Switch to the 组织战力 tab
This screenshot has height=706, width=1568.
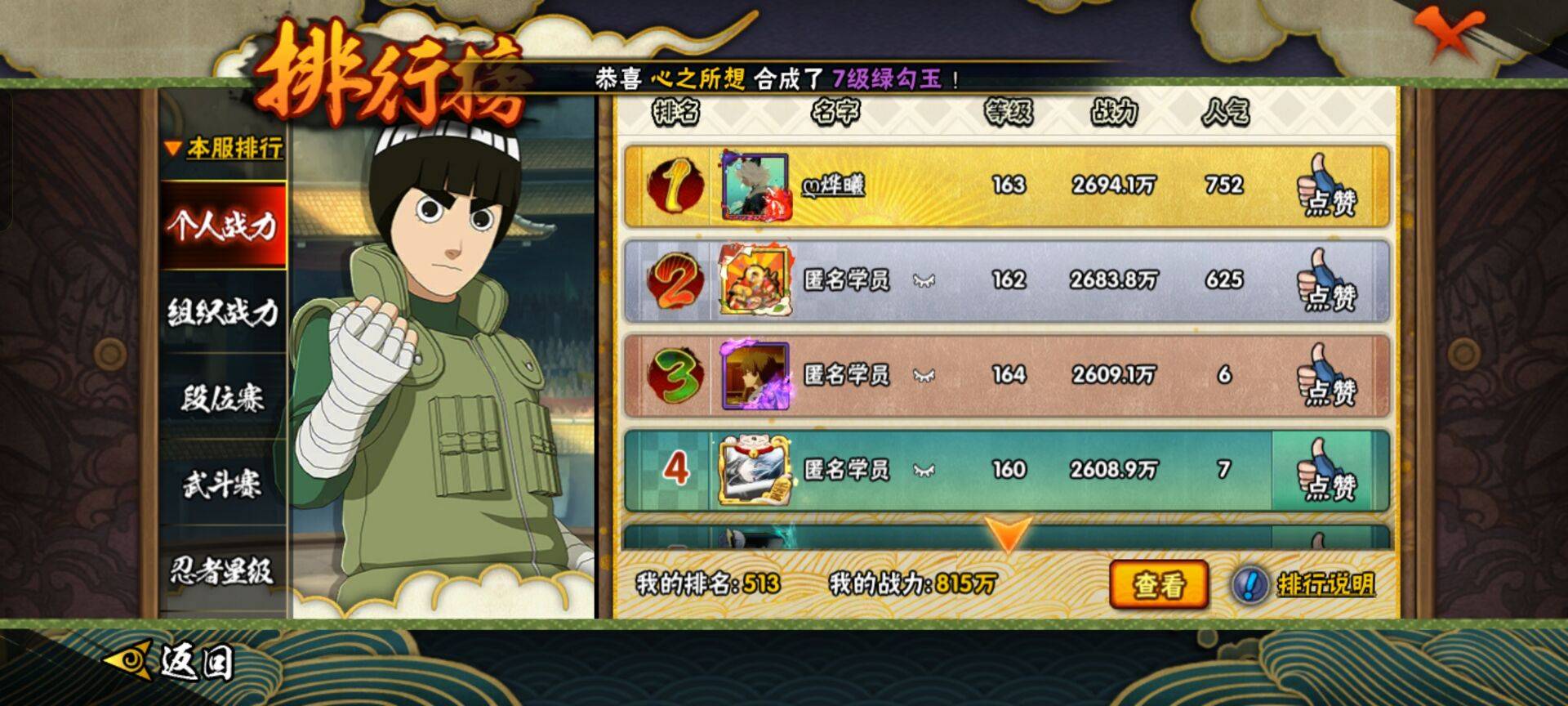click(x=223, y=312)
